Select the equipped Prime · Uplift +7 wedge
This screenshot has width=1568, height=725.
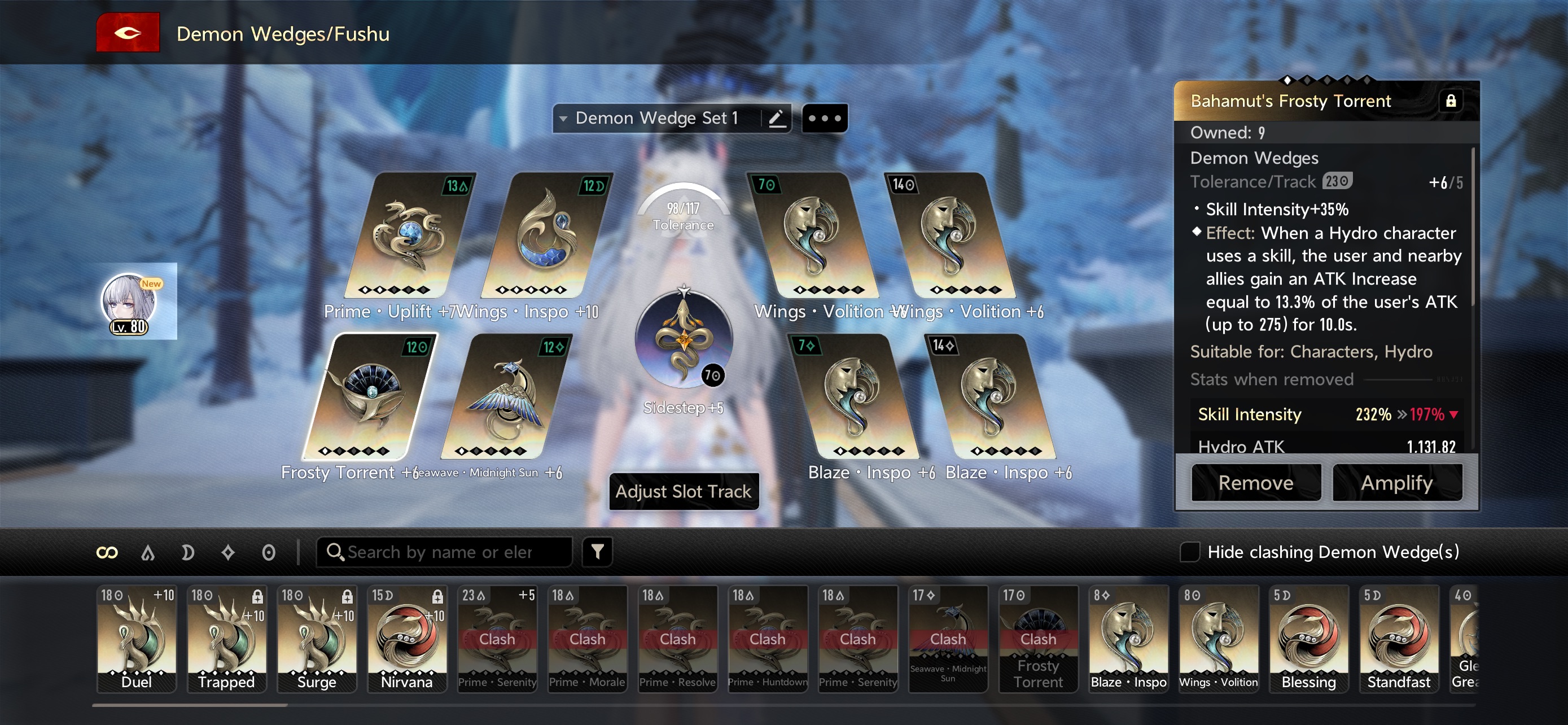(x=408, y=237)
